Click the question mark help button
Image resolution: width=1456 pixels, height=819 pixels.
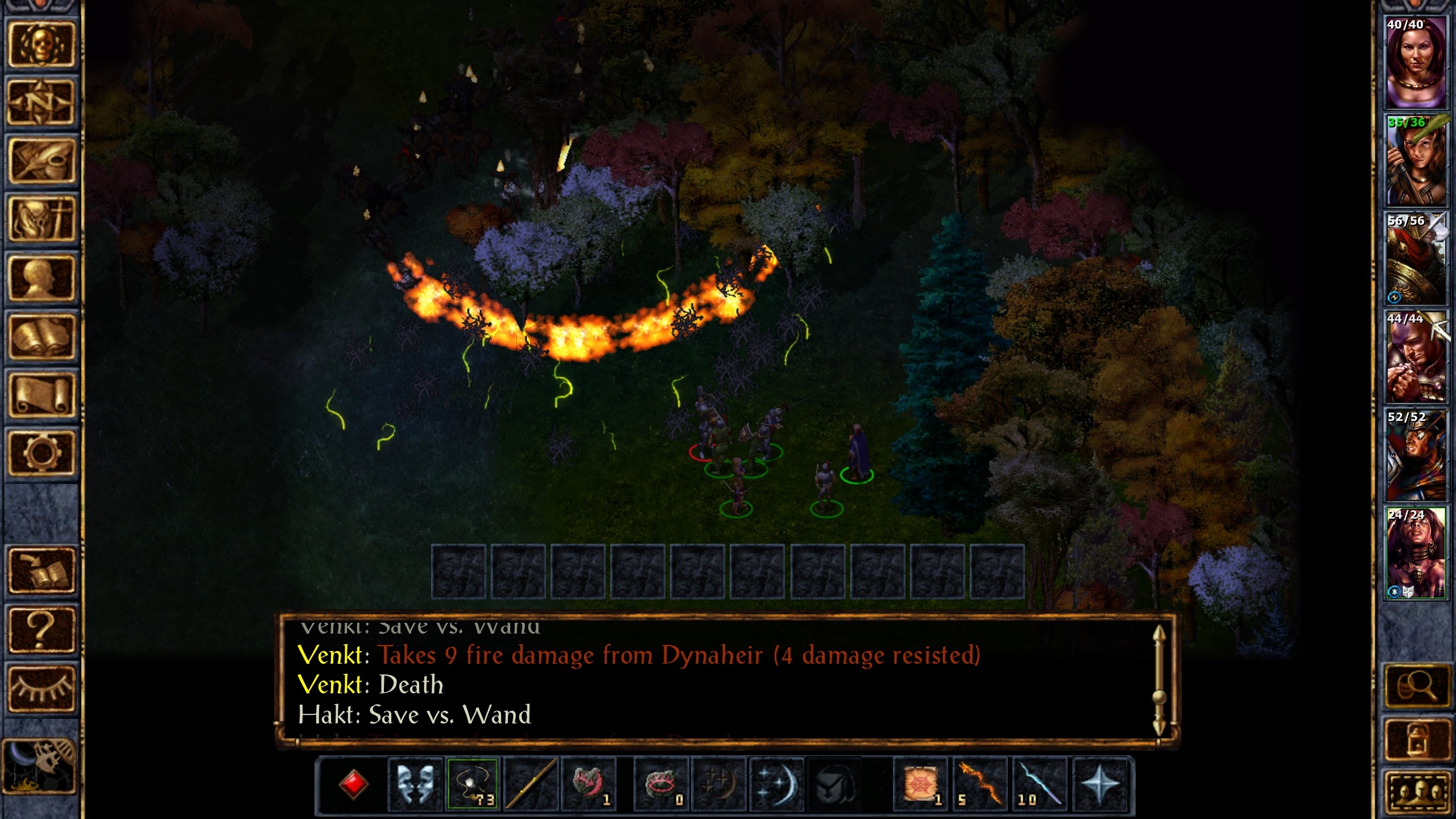click(41, 630)
